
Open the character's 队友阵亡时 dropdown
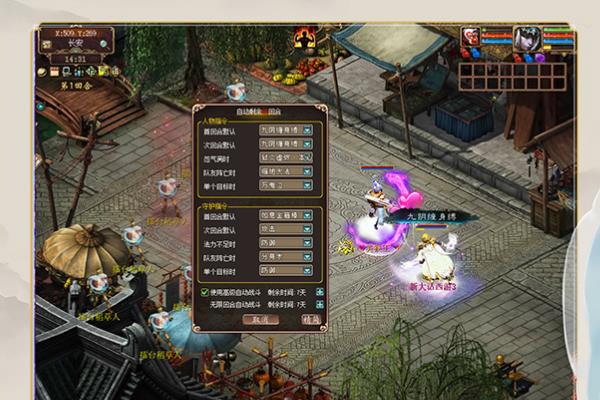pos(307,171)
